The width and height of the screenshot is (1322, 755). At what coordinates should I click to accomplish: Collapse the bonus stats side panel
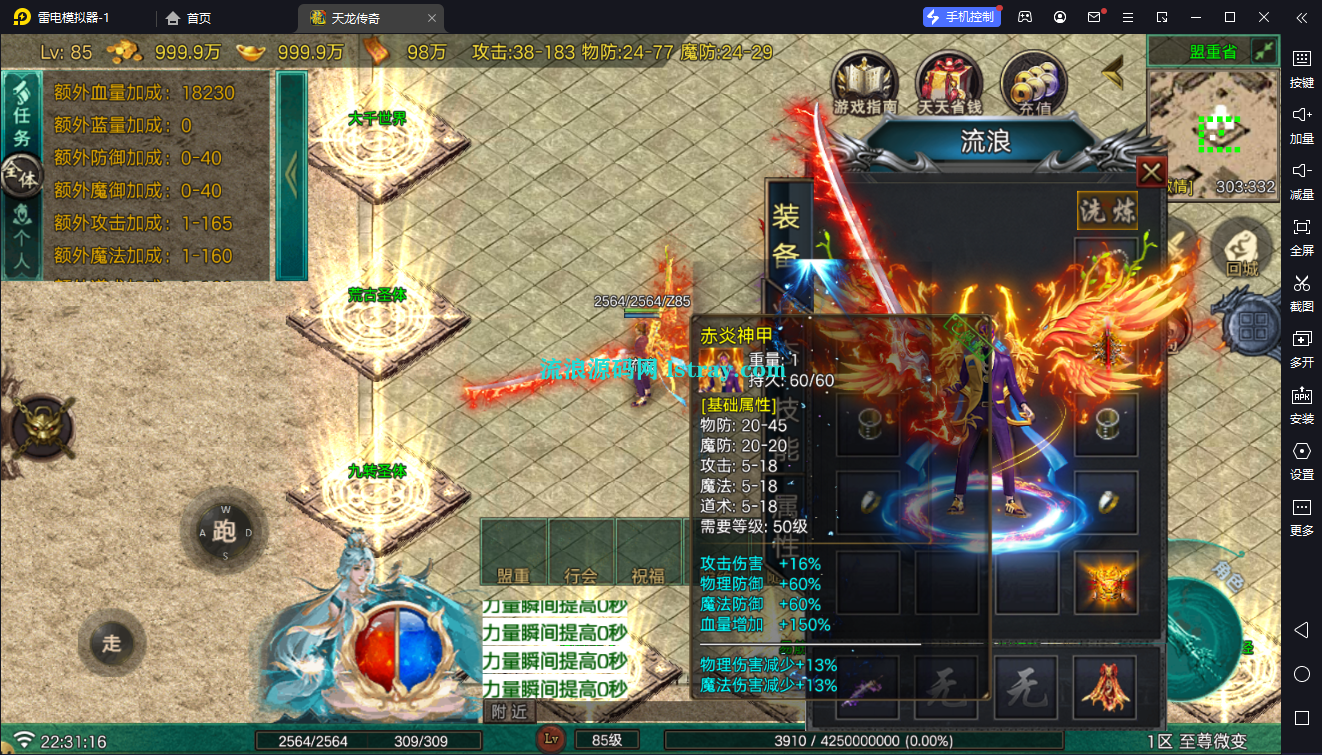291,175
